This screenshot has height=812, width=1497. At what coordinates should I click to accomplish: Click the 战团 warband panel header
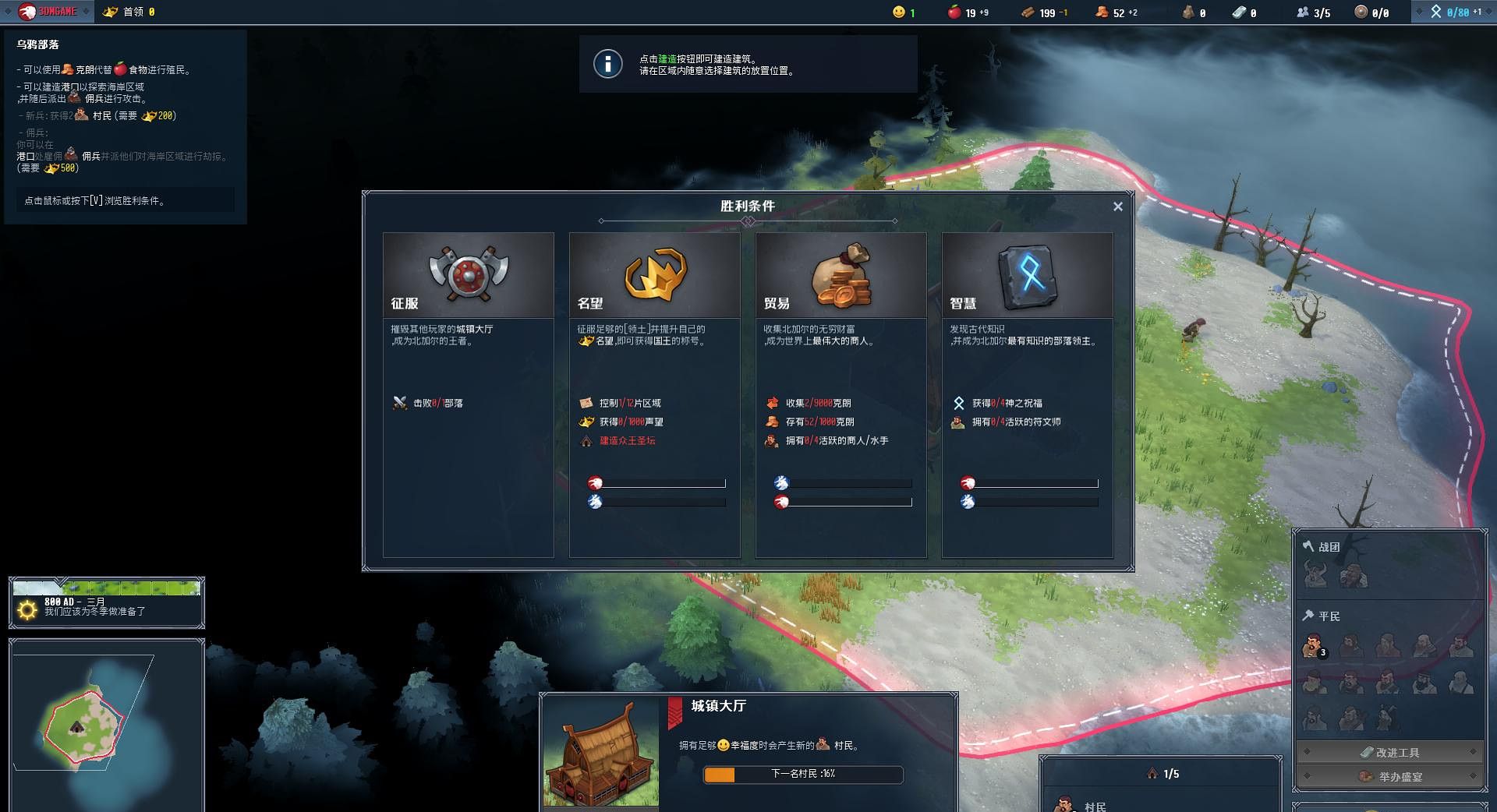point(1329,547)
